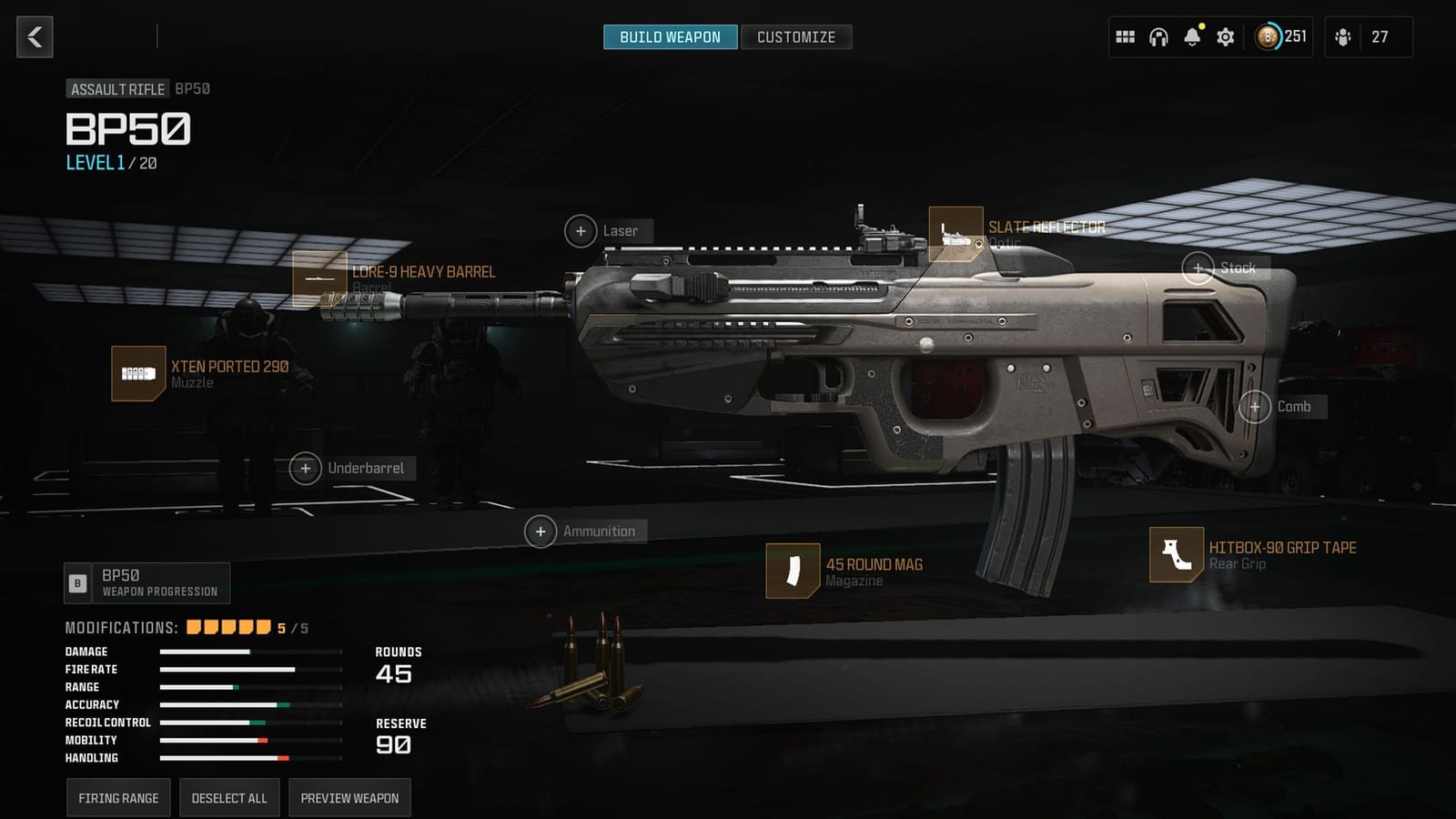Open the Laser attachment slot
Viewport: 1456px width, 819px height.
click(581, 231)
